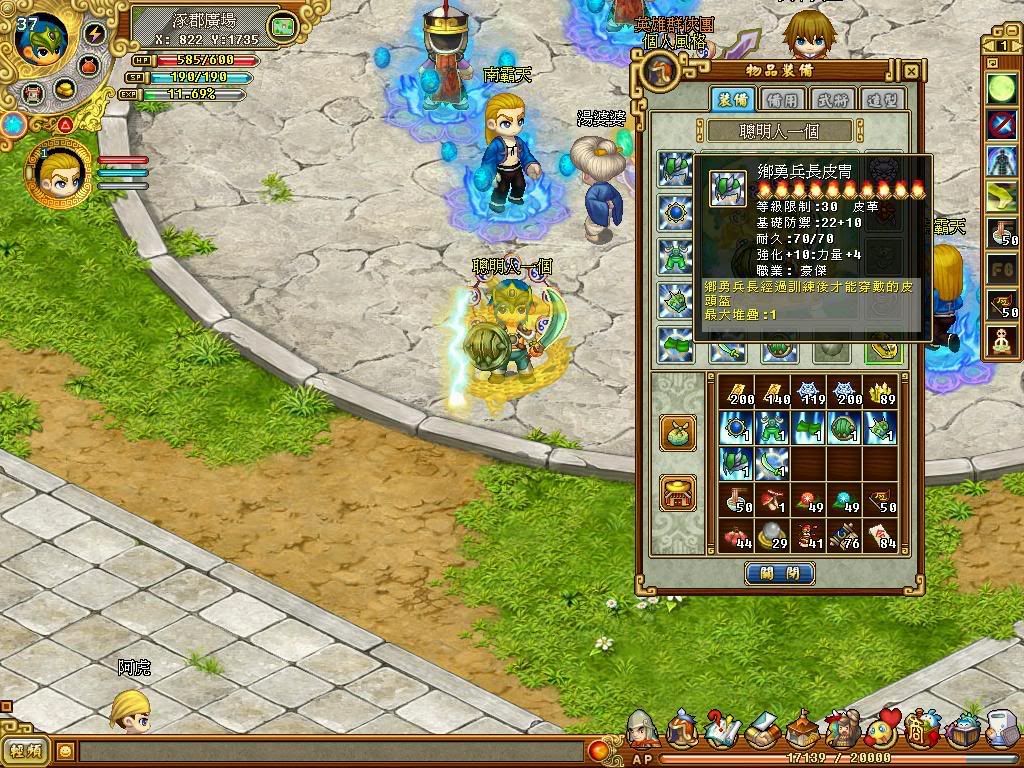This screenshot has width=1024, height=768.
Task: Open the handshake and letter icon
Action: tap(762, 732)
